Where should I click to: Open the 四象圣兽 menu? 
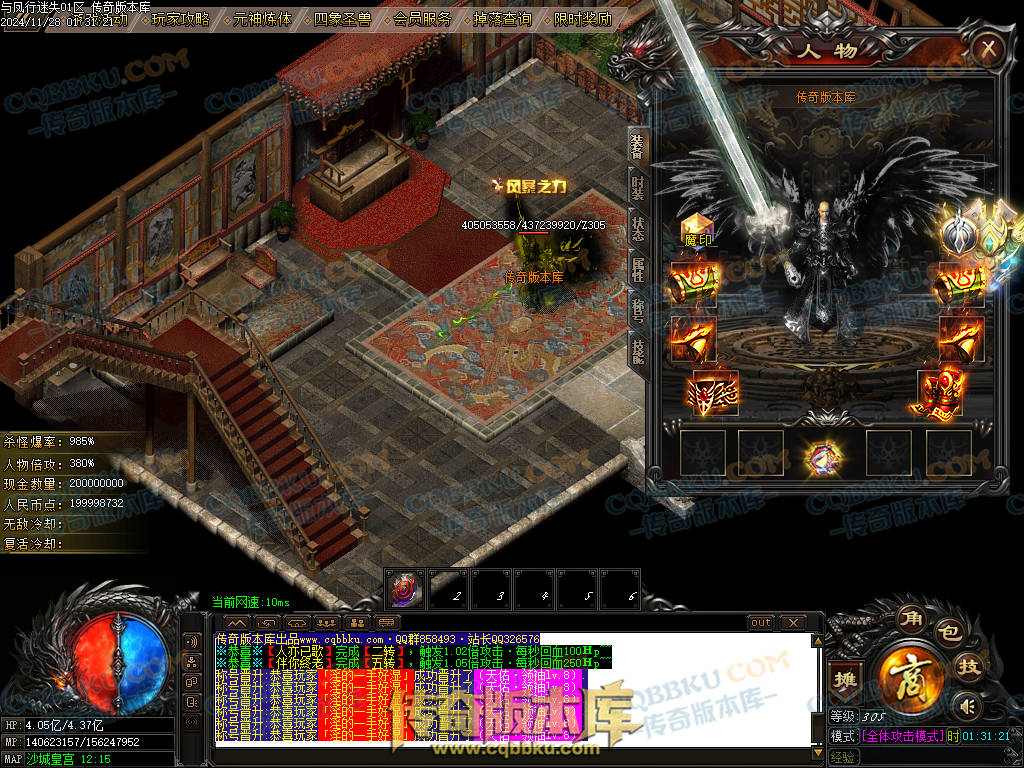point(342,19)
